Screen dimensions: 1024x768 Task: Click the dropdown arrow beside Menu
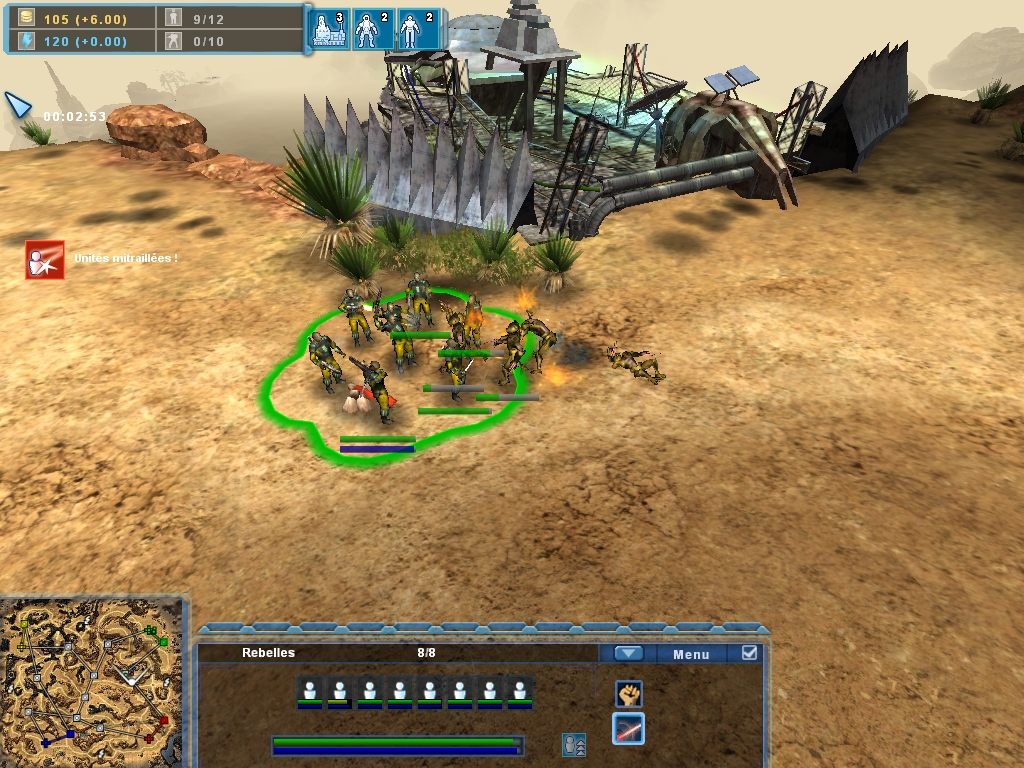point(628,654)
